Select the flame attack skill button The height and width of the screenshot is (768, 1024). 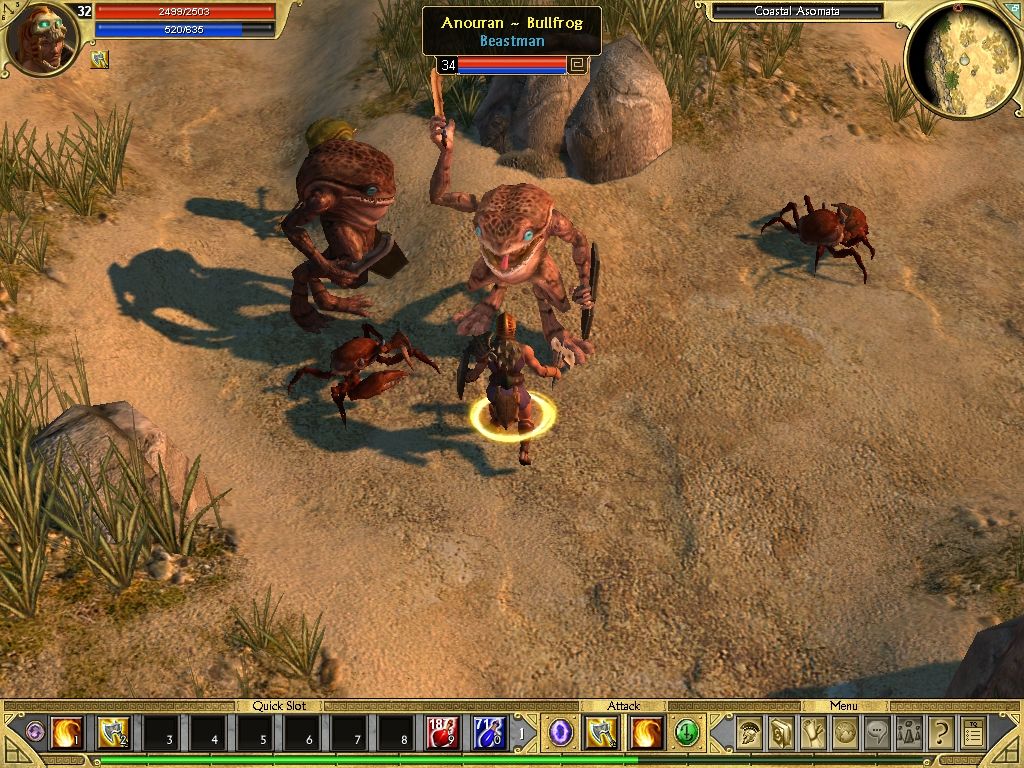click(x=646, y=734)
